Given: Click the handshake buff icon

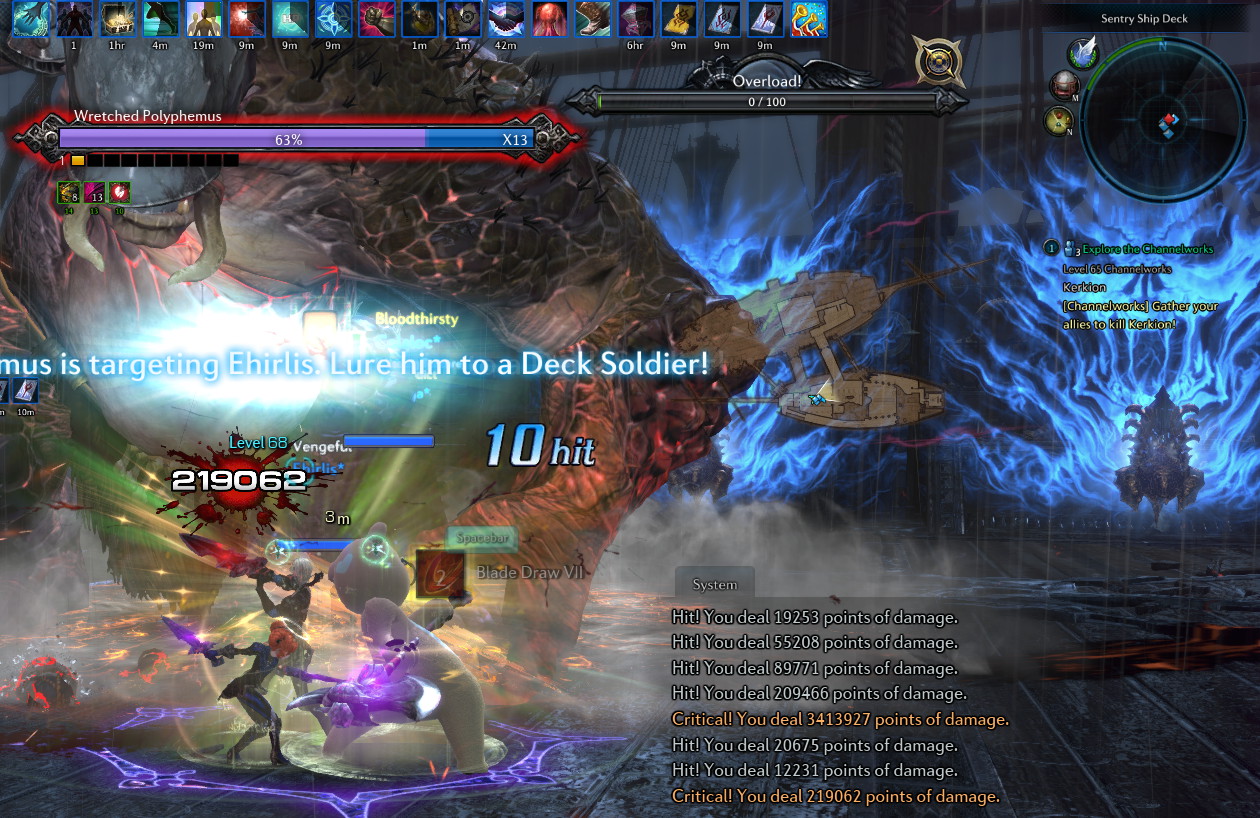Looking at the screenshot, I should point(507,19).
